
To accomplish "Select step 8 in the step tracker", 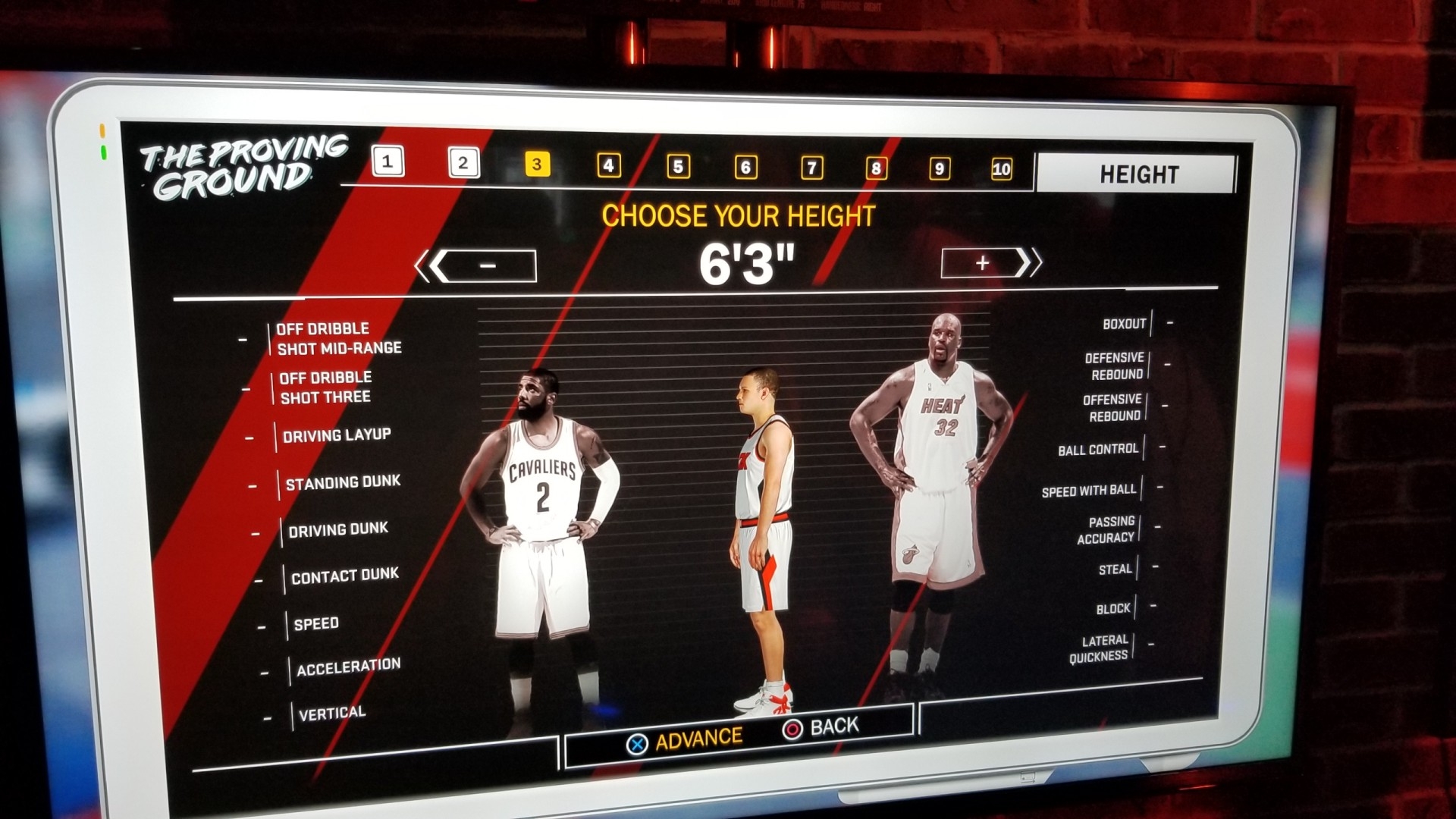I will pyautogui.click(x=876, y=169).
